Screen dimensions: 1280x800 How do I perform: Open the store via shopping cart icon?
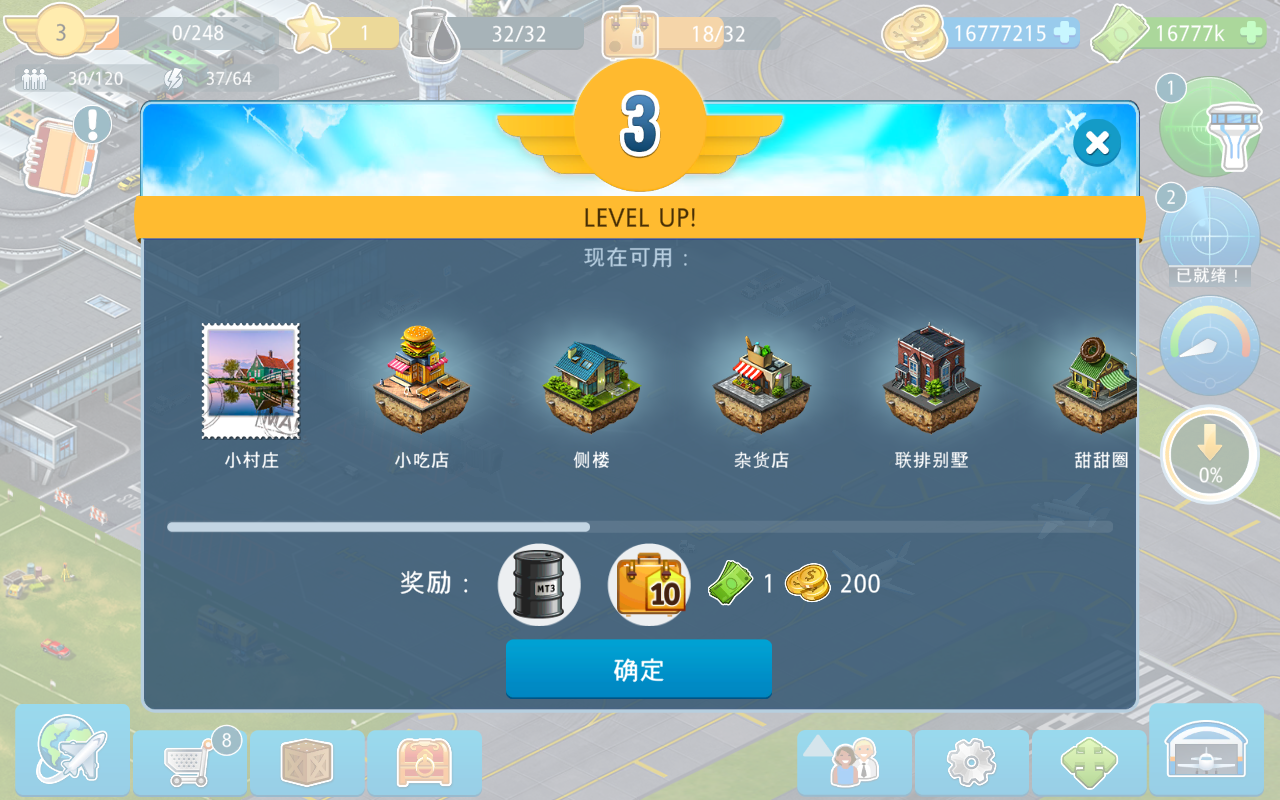click(x=189, y=762)
